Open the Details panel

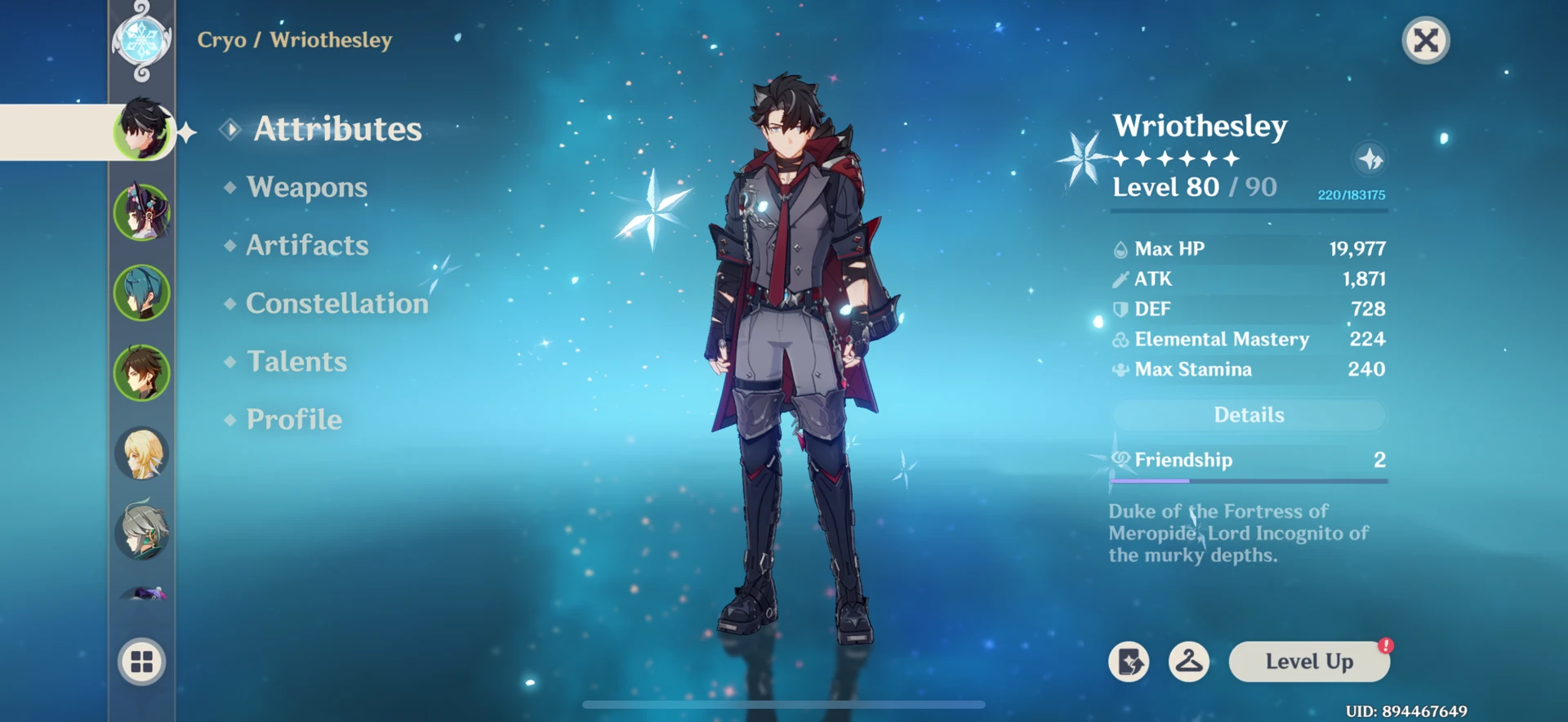pos(1248,415)
